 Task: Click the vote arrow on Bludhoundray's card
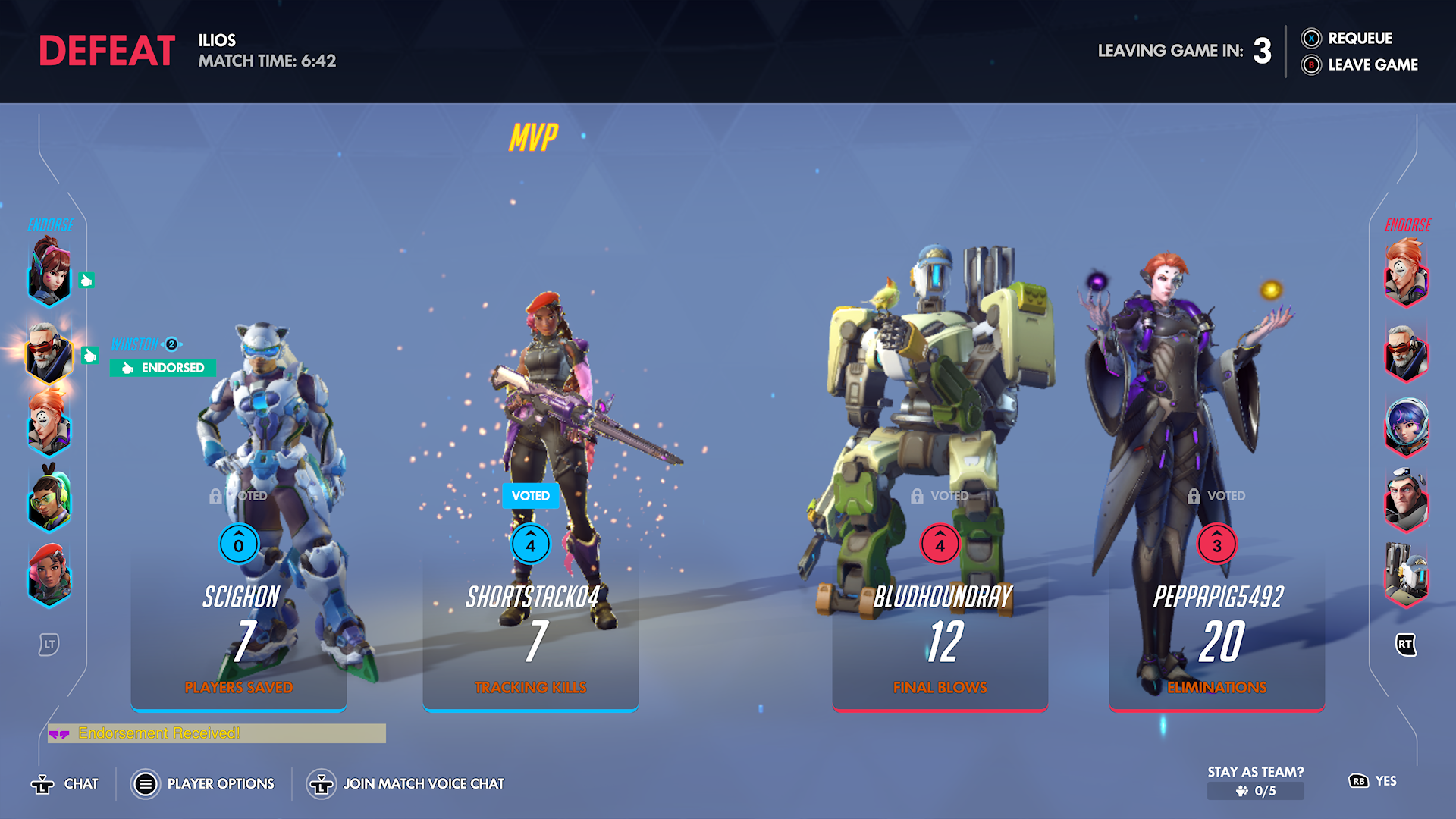(940, 544)
